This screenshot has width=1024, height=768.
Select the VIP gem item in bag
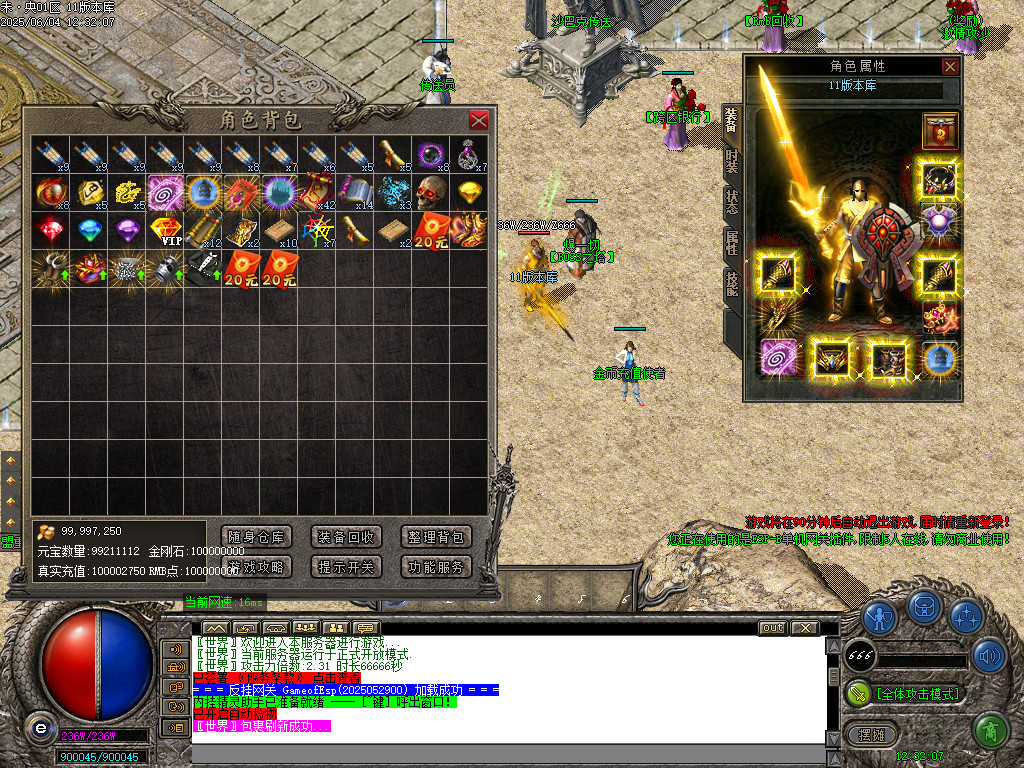[x=165, y=230]
